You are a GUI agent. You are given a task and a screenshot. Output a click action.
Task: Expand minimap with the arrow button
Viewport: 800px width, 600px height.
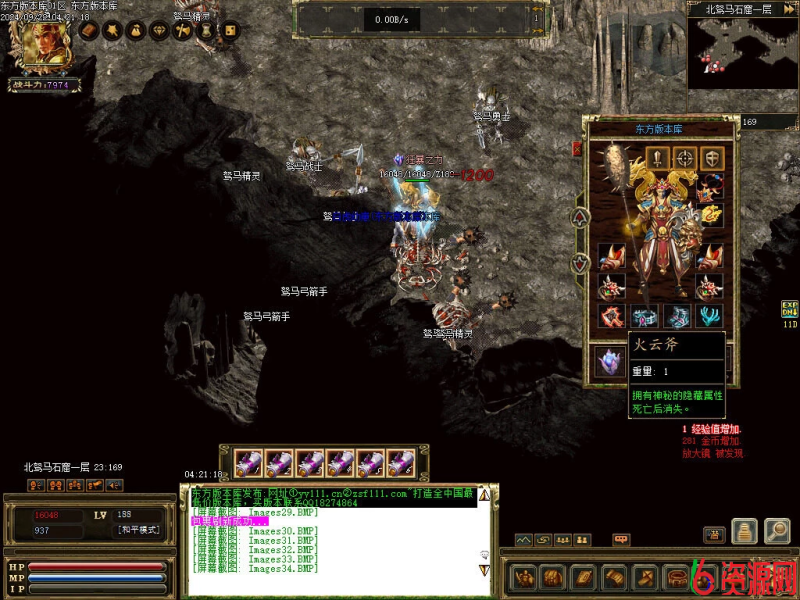tap(789, 9)
